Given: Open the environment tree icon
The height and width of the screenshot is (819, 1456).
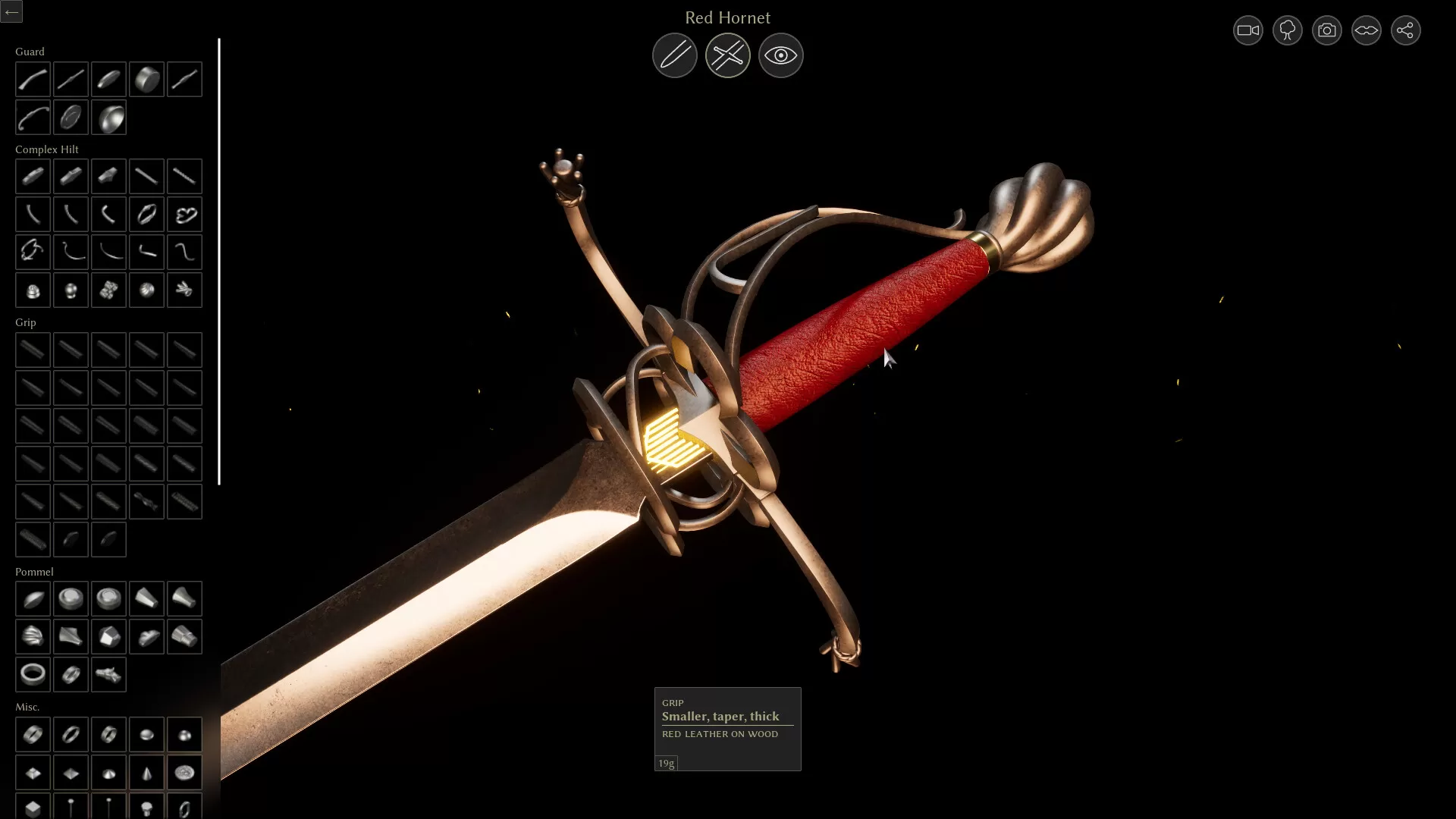Looking at the screenshot, I should click(1286, 30).
